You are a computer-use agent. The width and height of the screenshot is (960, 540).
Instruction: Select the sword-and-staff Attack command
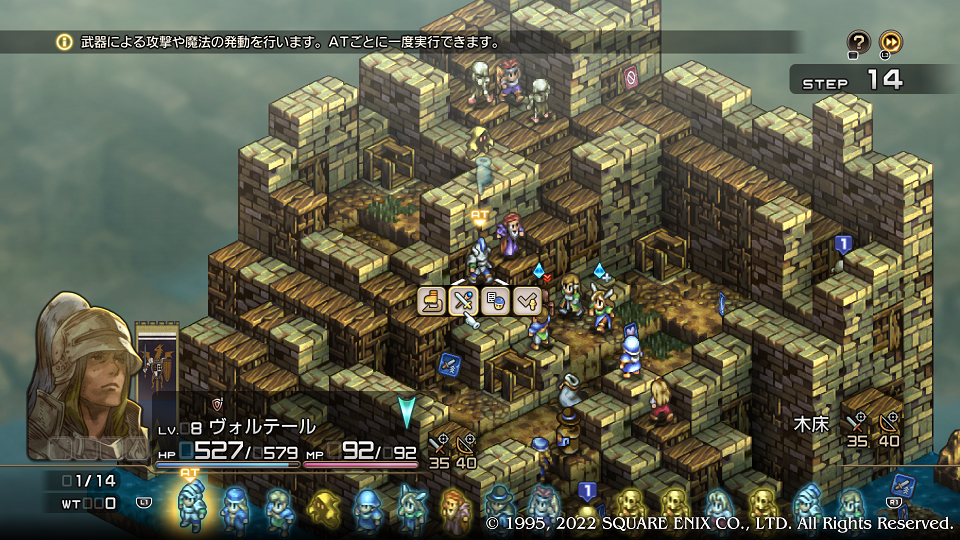coord(463,300)
